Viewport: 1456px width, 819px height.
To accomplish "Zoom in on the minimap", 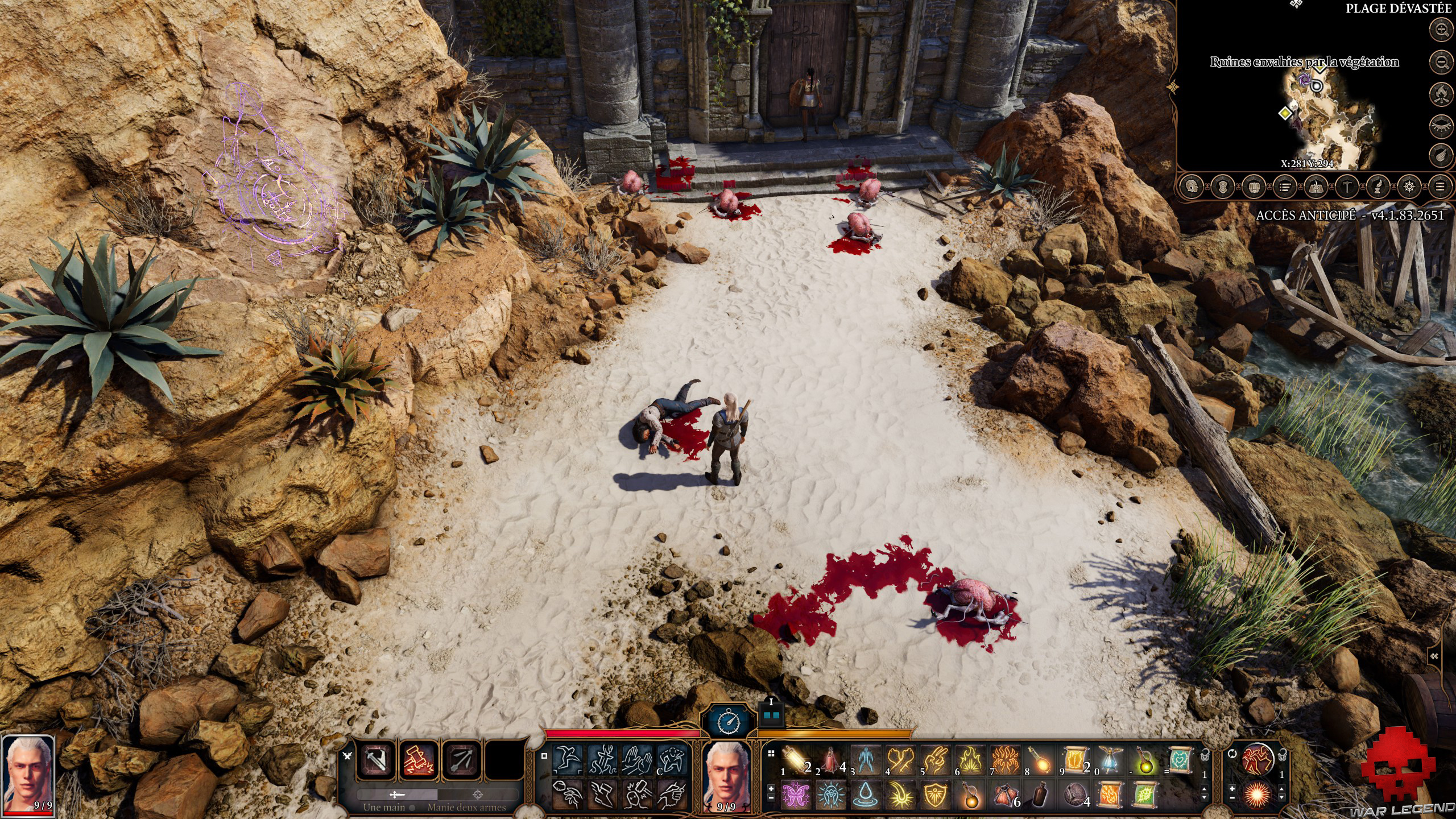I will pyautogui.click(x=1441, y=30).
